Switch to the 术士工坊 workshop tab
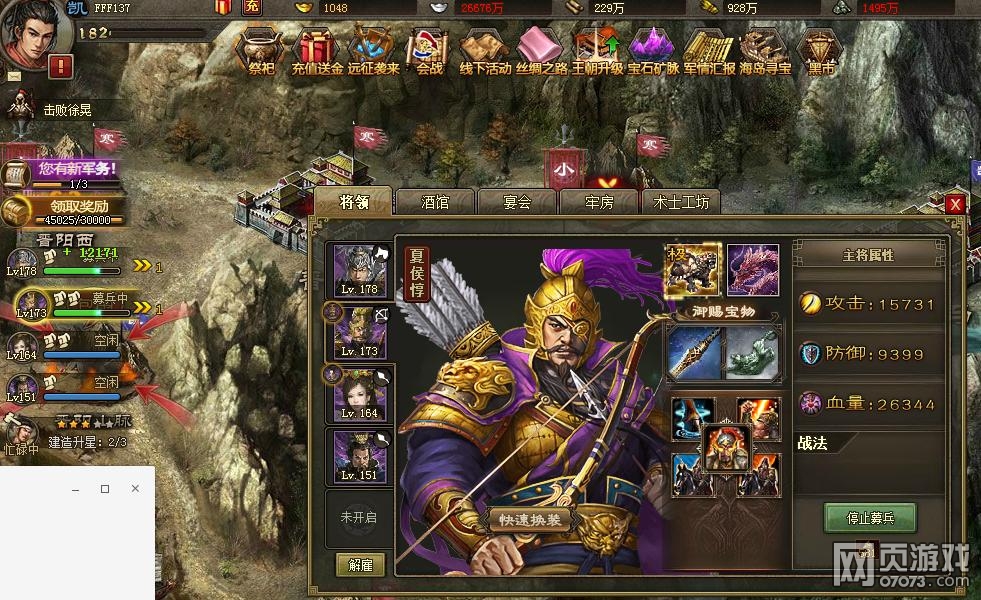This screenshot has height=600, width=981. (681, 201)
